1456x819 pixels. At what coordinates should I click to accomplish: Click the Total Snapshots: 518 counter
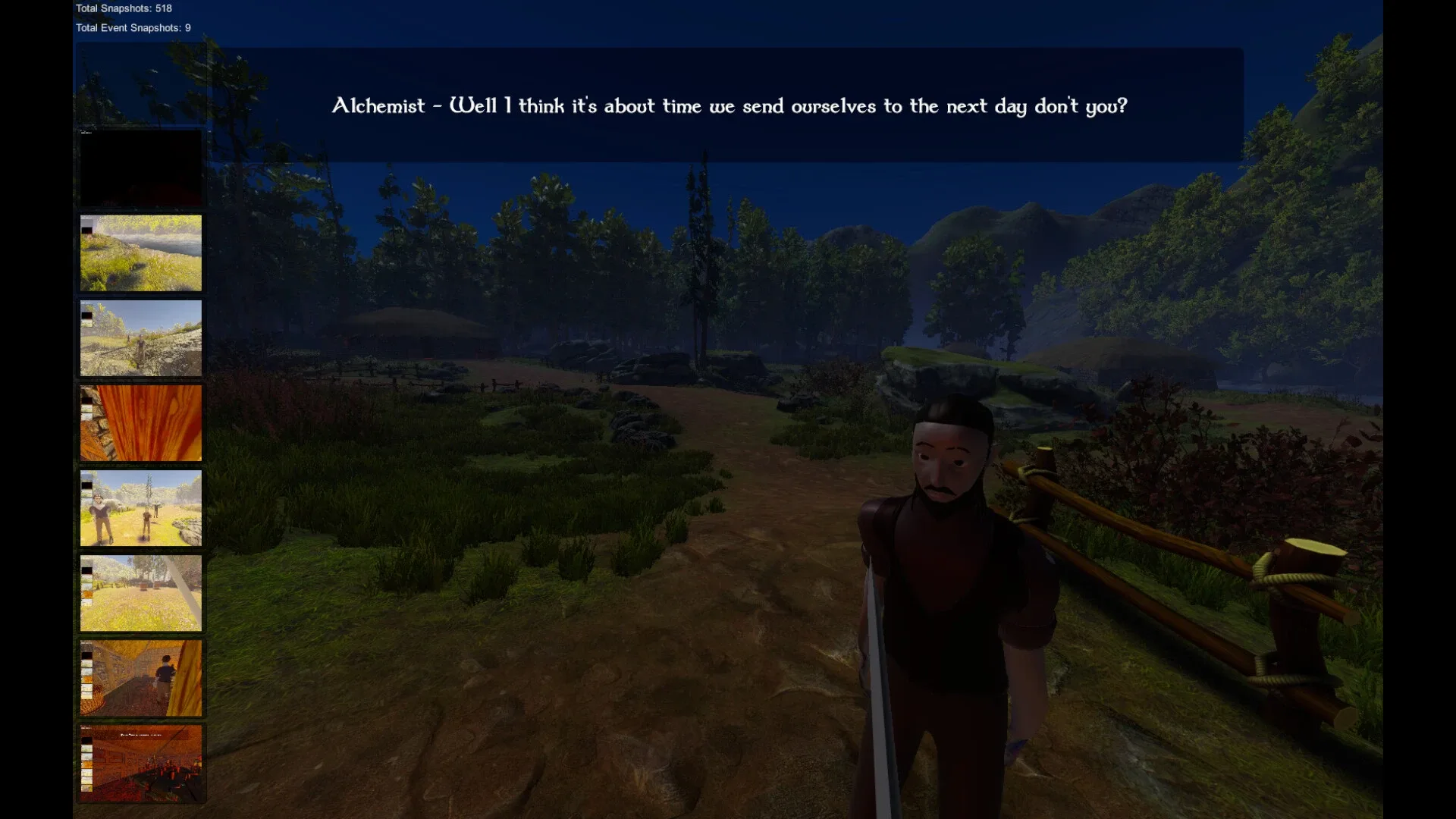122,9
